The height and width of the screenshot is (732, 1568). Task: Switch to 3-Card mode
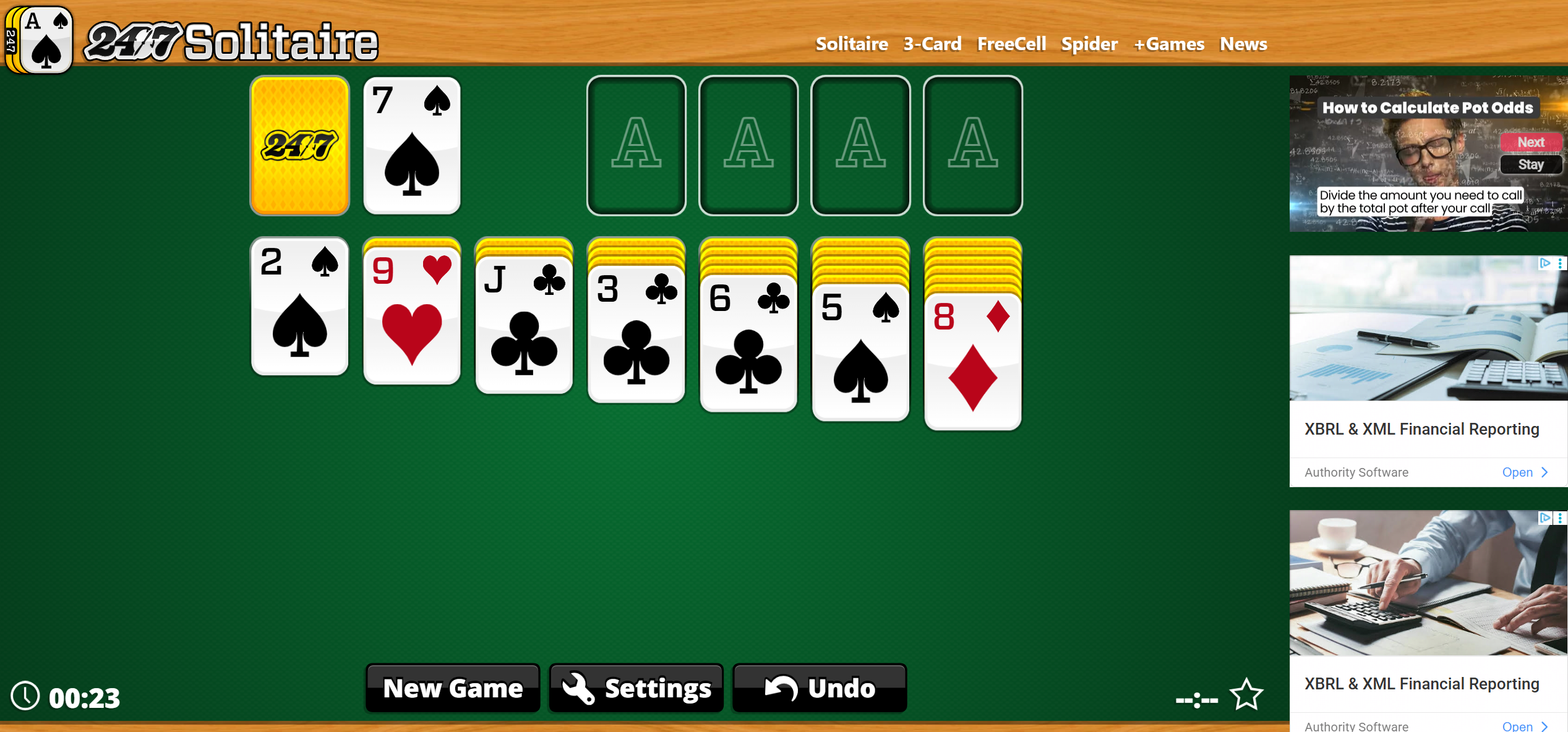click(932, 43)
